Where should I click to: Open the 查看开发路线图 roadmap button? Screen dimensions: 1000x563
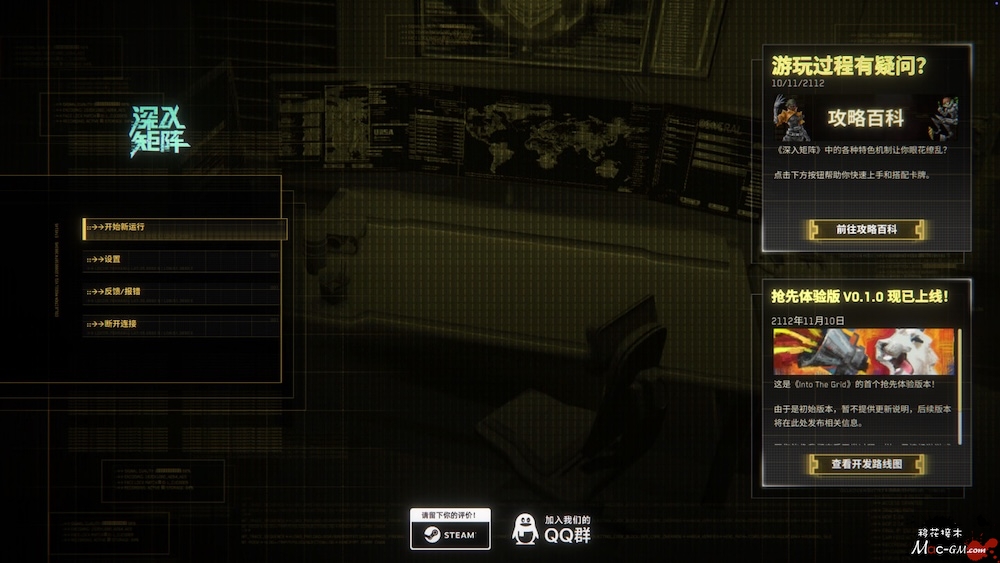866,464
